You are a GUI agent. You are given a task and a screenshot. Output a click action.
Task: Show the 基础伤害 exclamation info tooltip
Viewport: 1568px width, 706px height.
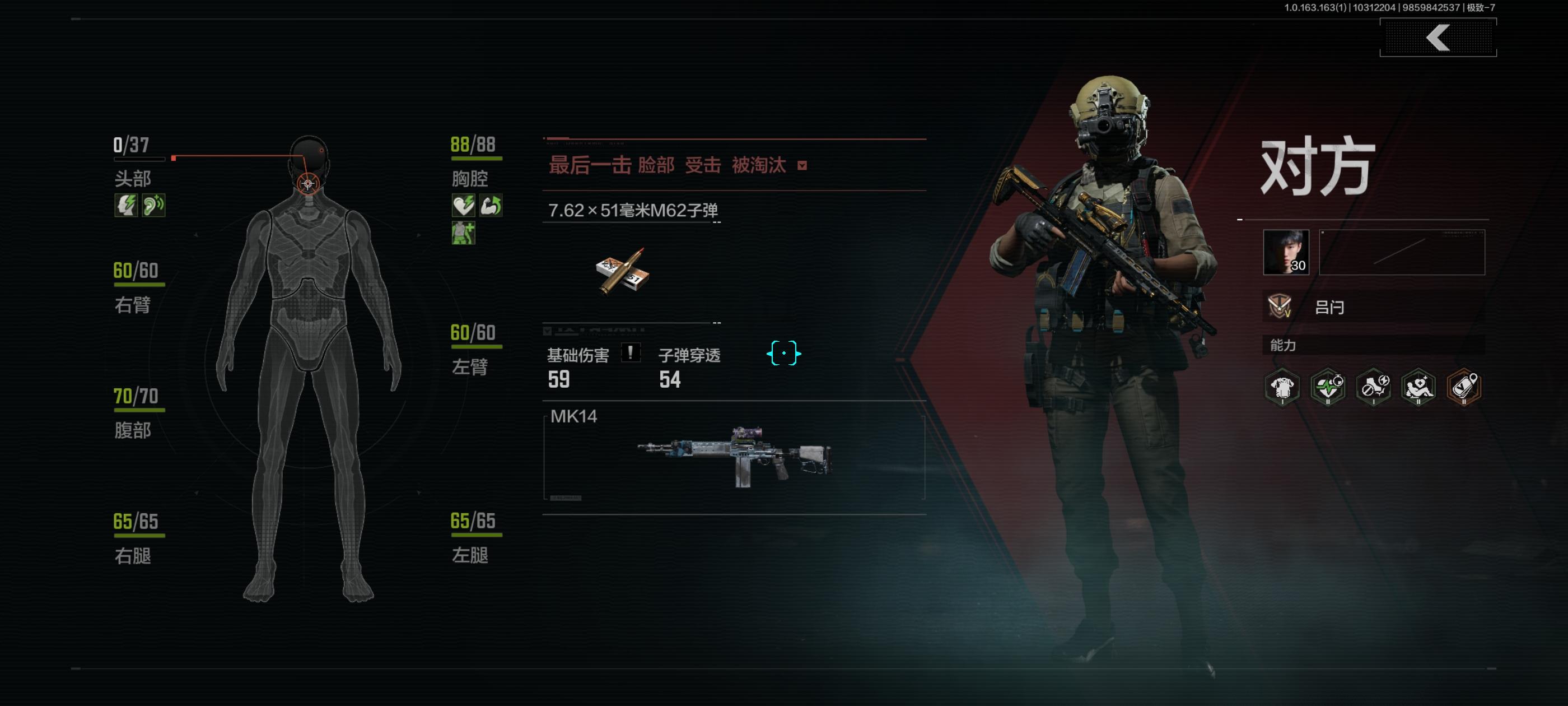point(630,352)
